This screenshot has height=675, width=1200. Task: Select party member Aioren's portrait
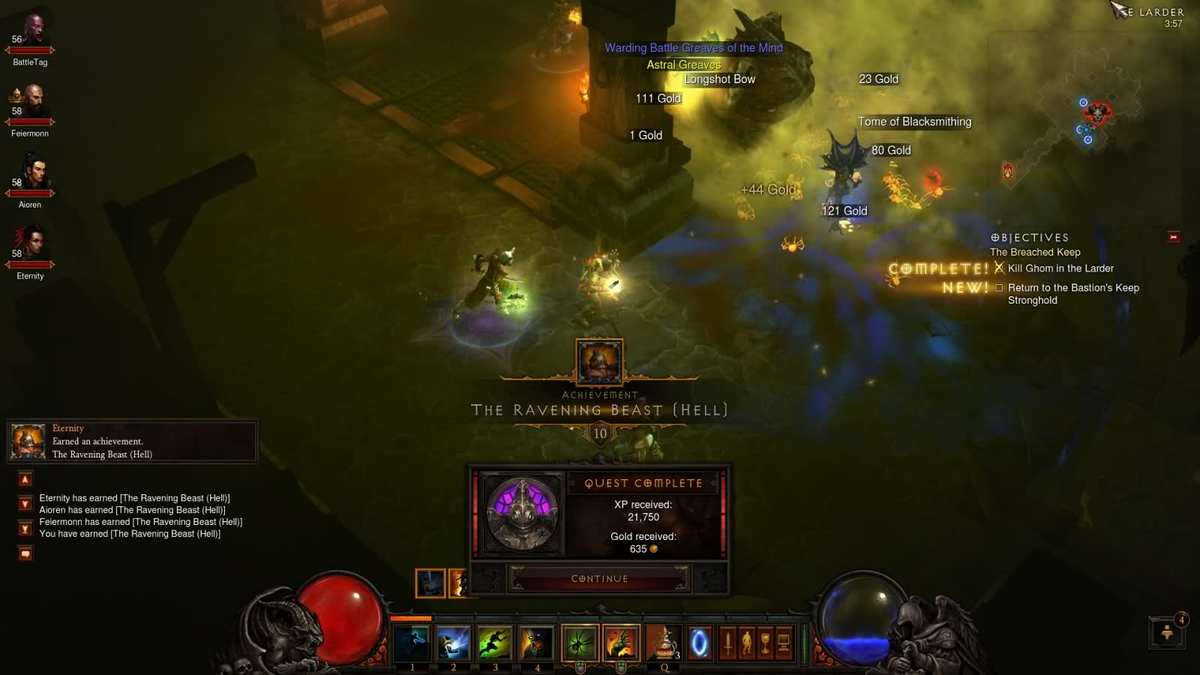[32, 172]
